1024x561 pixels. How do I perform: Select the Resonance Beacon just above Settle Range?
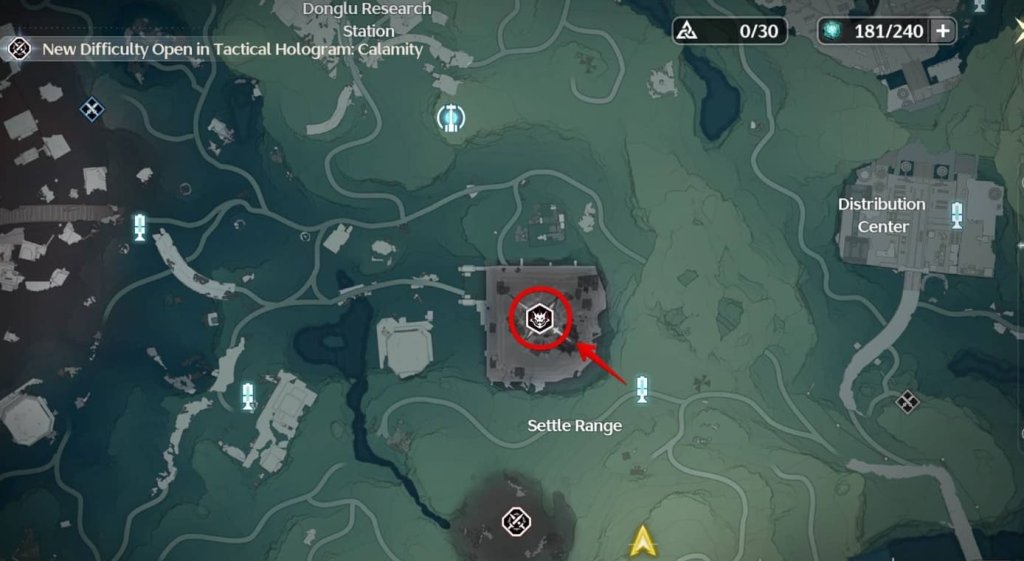point(642,387)
